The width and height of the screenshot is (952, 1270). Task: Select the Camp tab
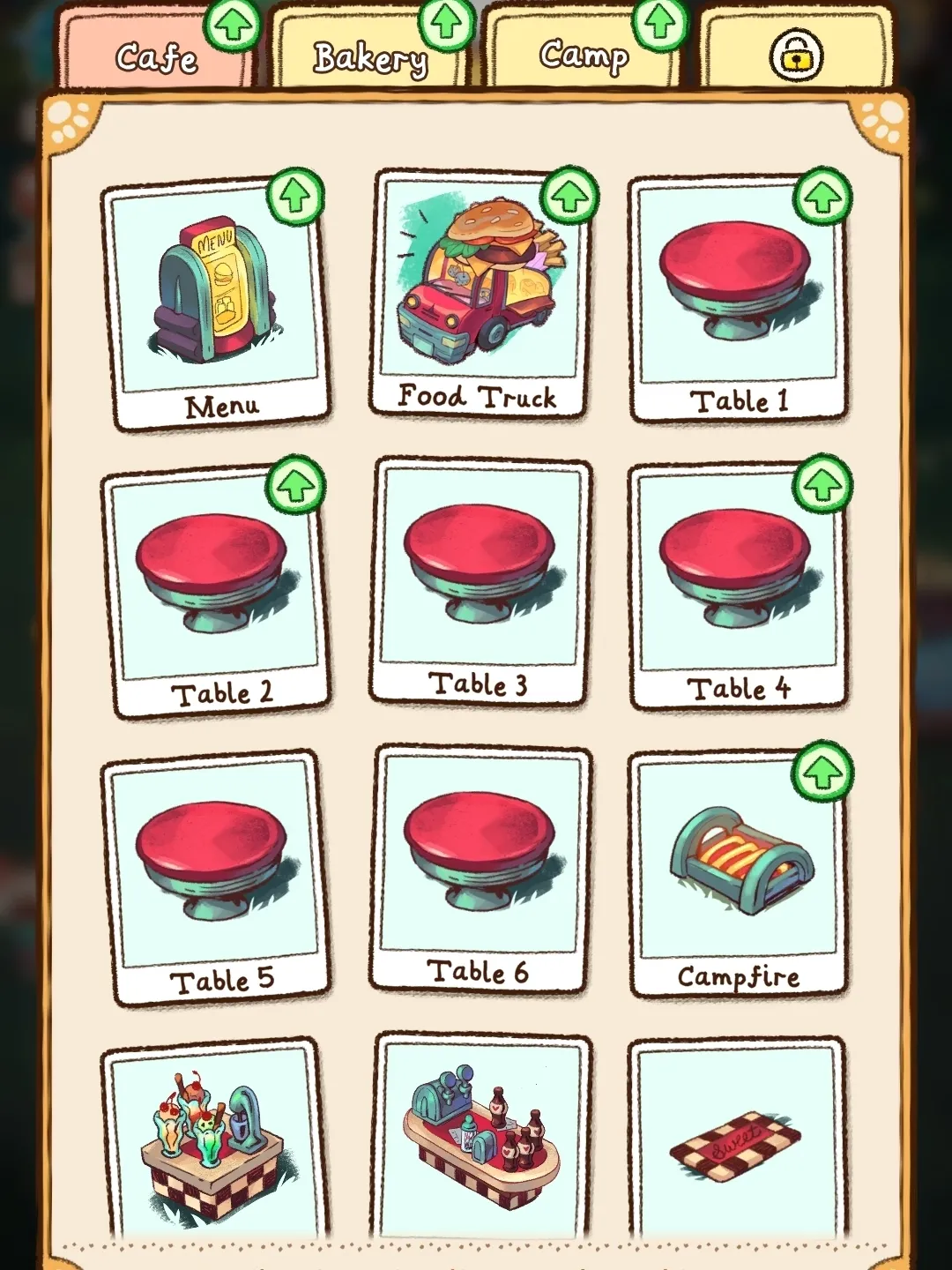pyautogui.click(x=584, y=56)
